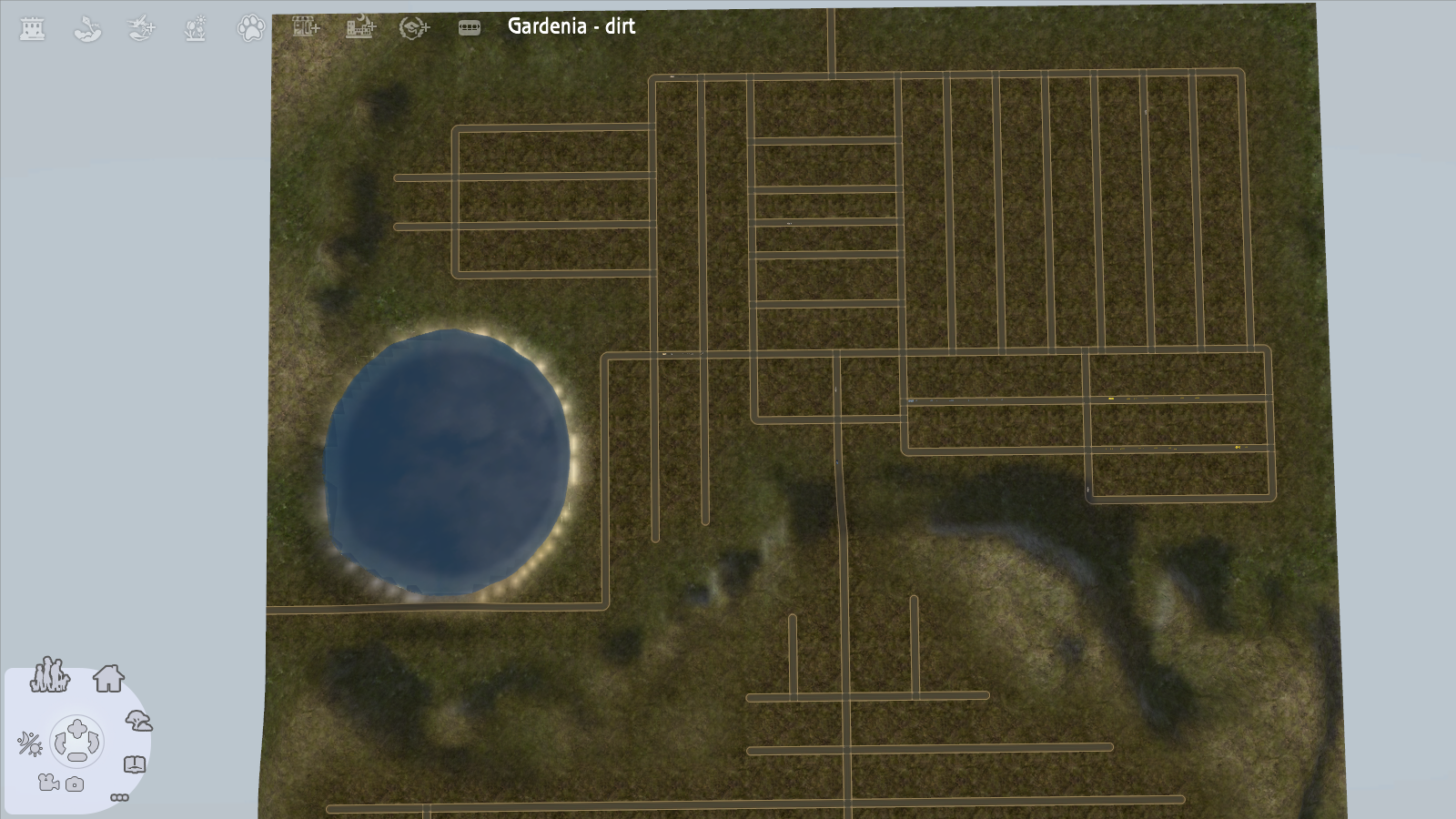Viewport: 1456px width, 819px height.
Task: Expand the three-dots options menu
Action: point(120,798)
